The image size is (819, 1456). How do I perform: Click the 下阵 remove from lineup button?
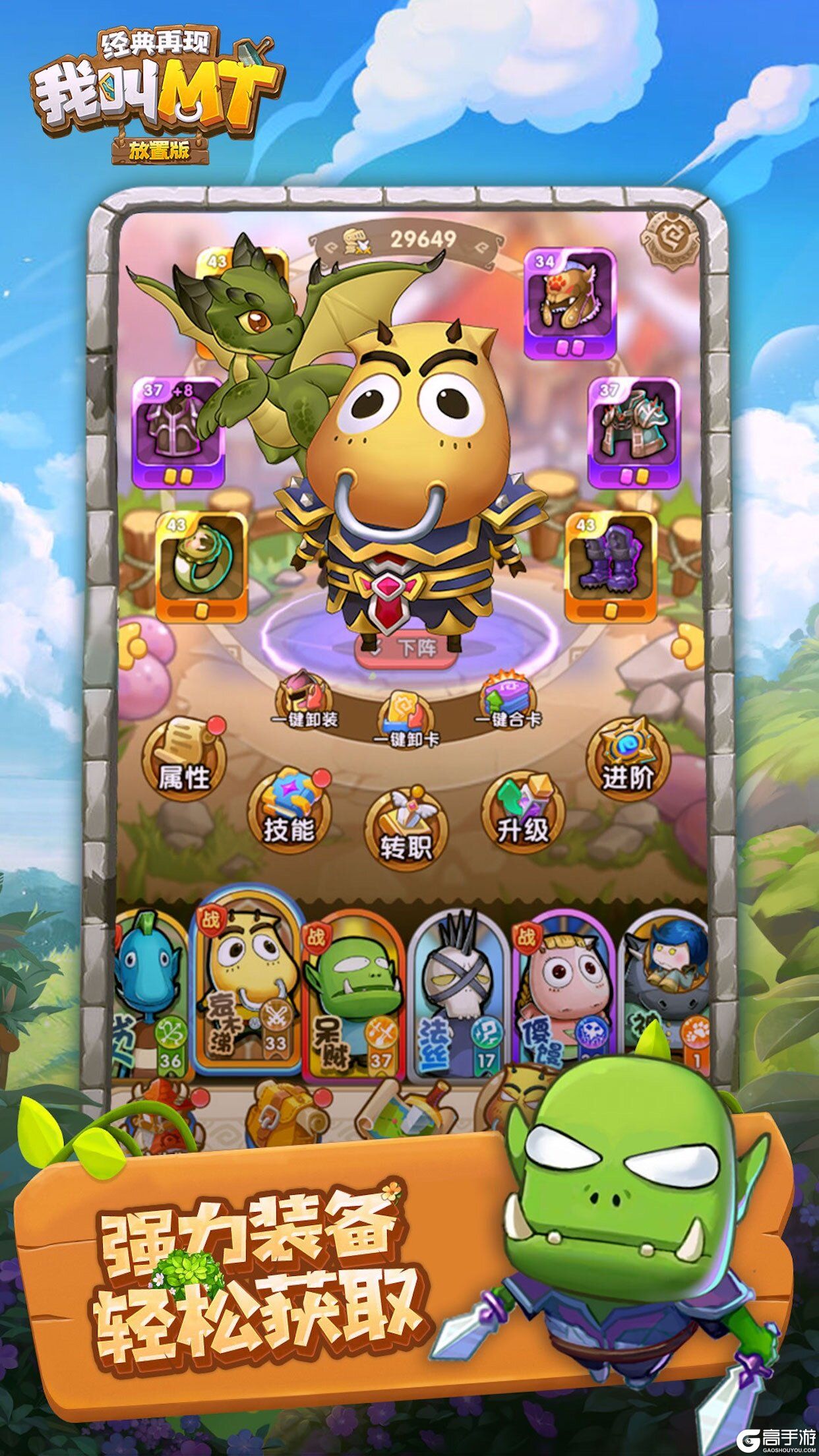[407, 649]
